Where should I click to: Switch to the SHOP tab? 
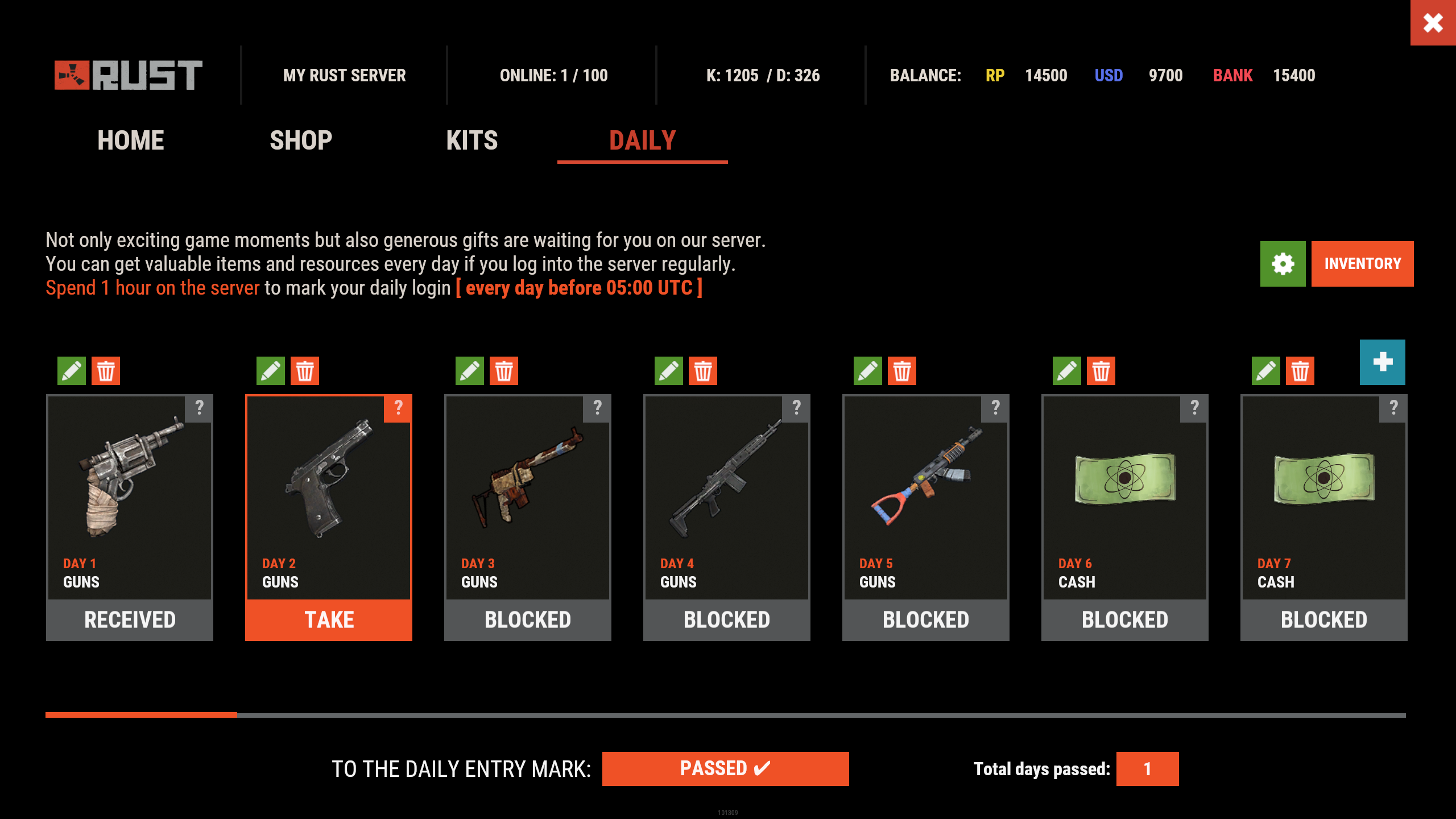coord(300,140)
